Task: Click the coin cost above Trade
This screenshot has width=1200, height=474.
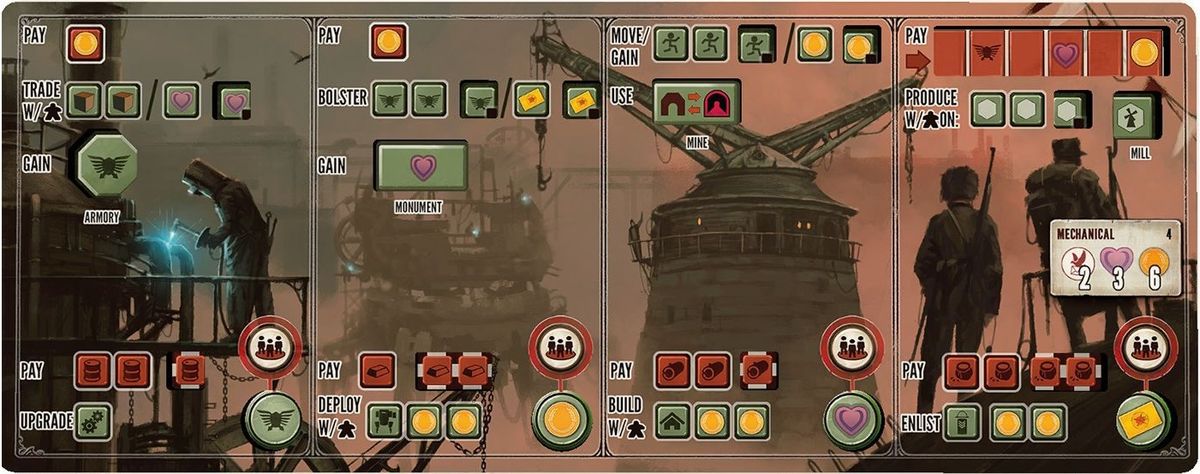Action: click(x=85, y=43)
